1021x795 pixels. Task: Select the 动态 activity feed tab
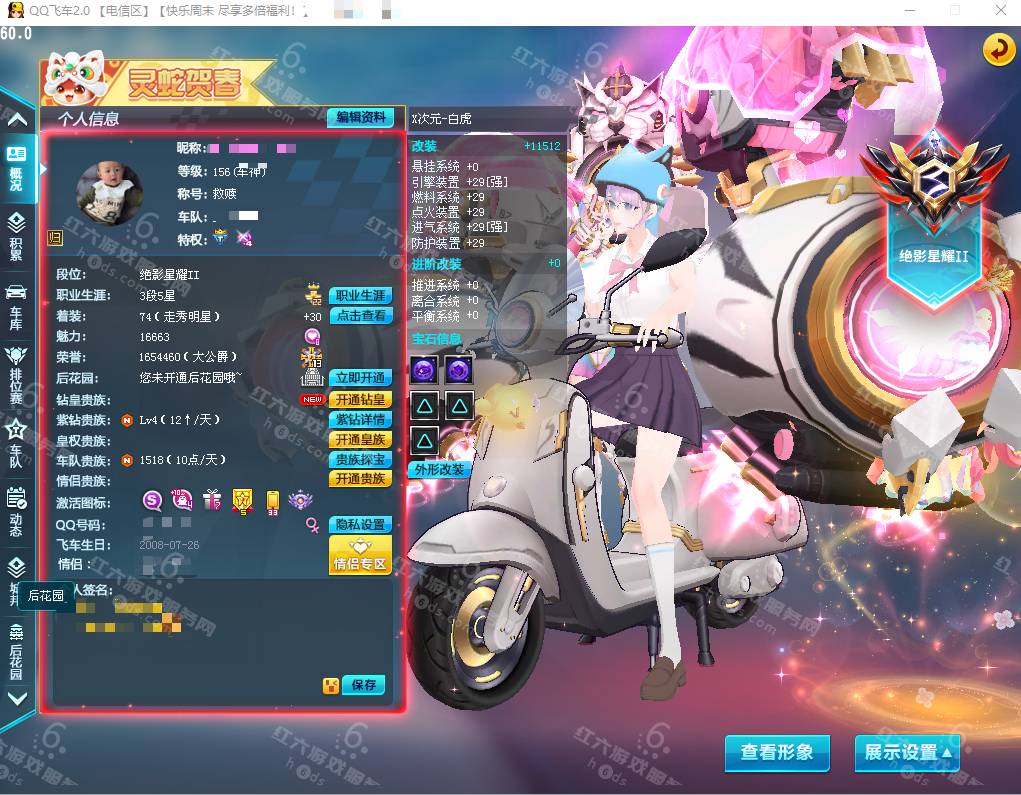(x=16, y=510)
